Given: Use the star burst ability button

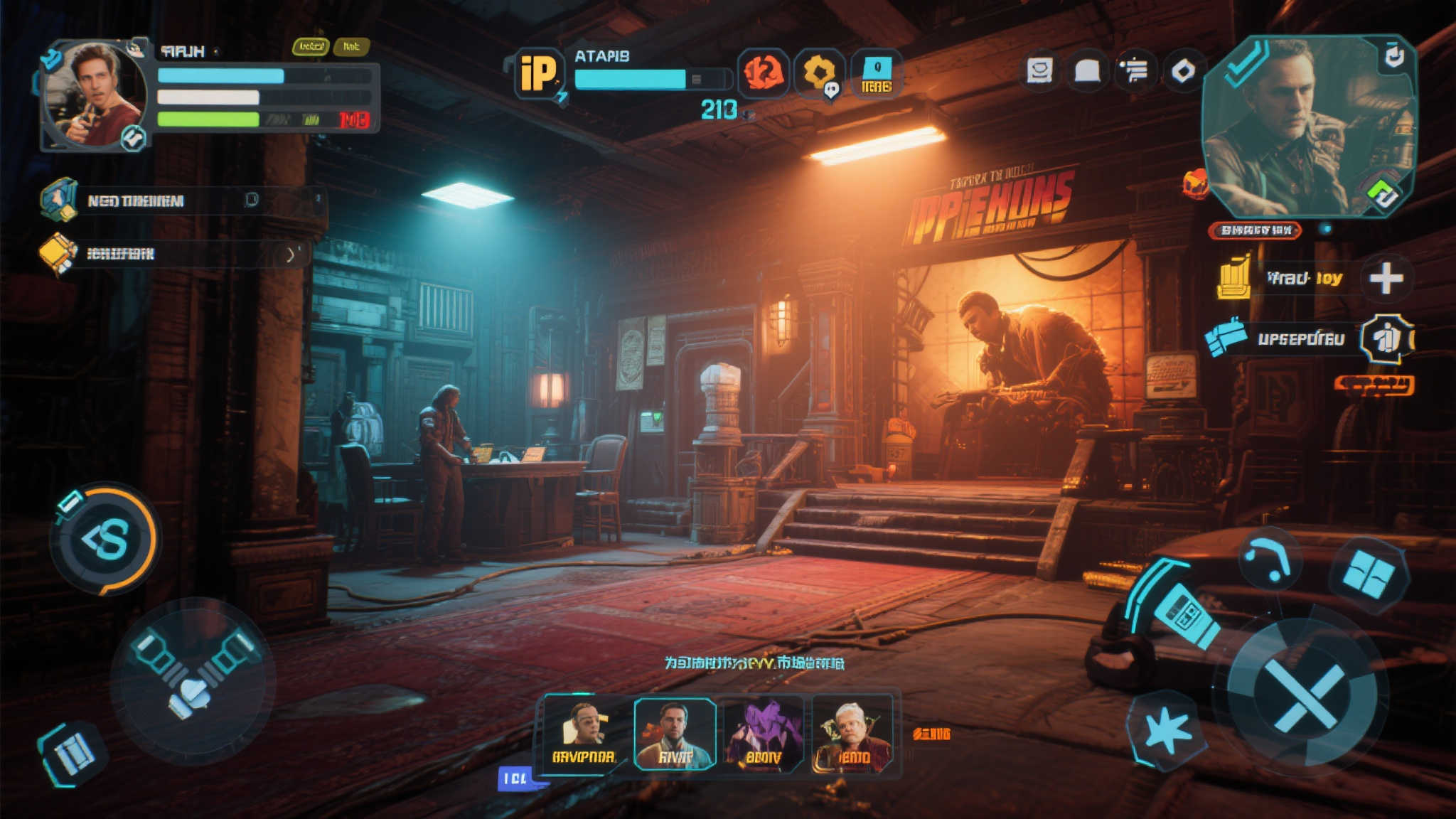Looking at the screenshot, I should 1167,731.
